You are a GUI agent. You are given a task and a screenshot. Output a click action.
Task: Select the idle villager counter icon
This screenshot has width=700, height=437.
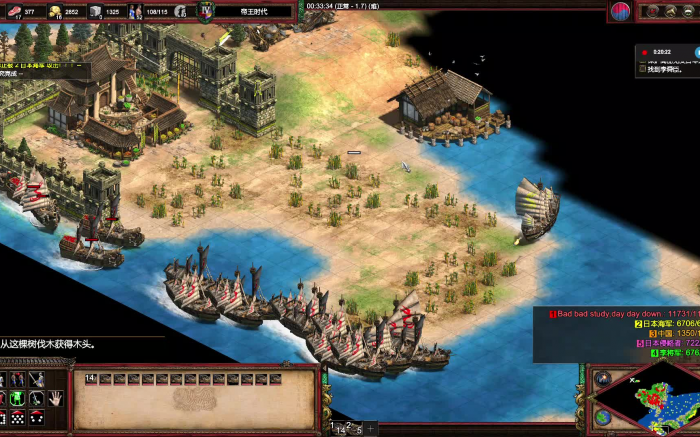(180, 11)
